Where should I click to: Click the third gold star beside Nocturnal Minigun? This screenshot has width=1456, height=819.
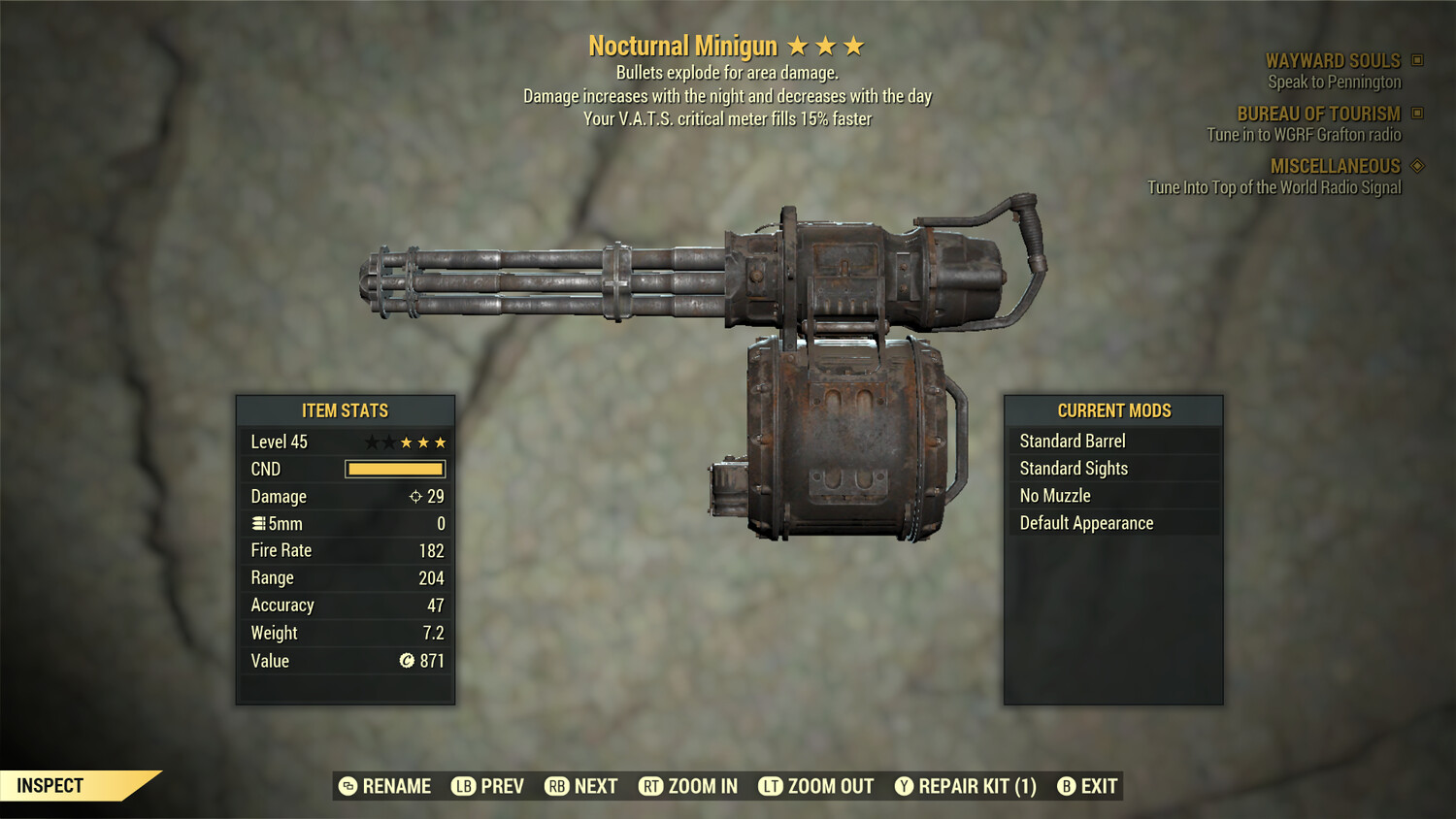pos(855,45)
